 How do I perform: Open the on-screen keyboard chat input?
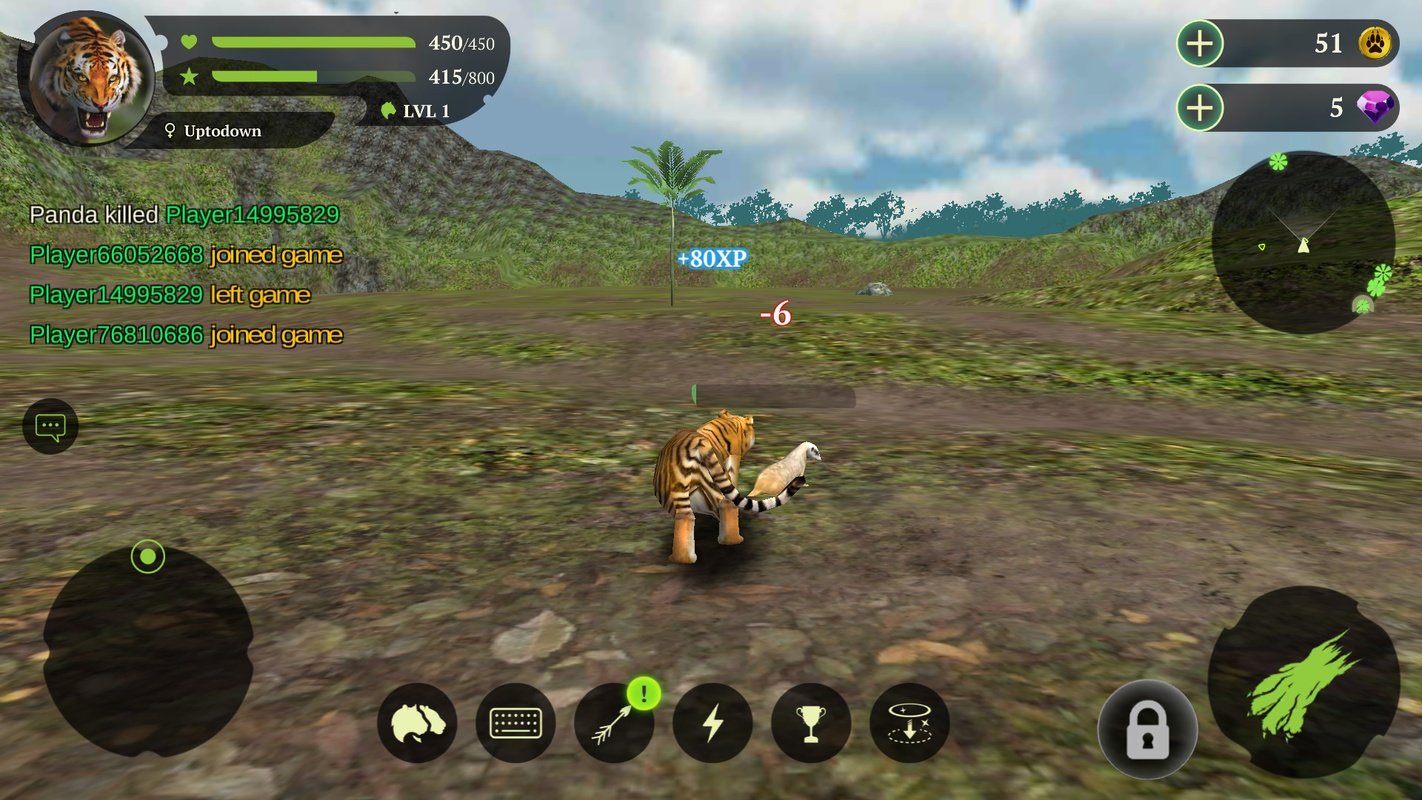515,722
